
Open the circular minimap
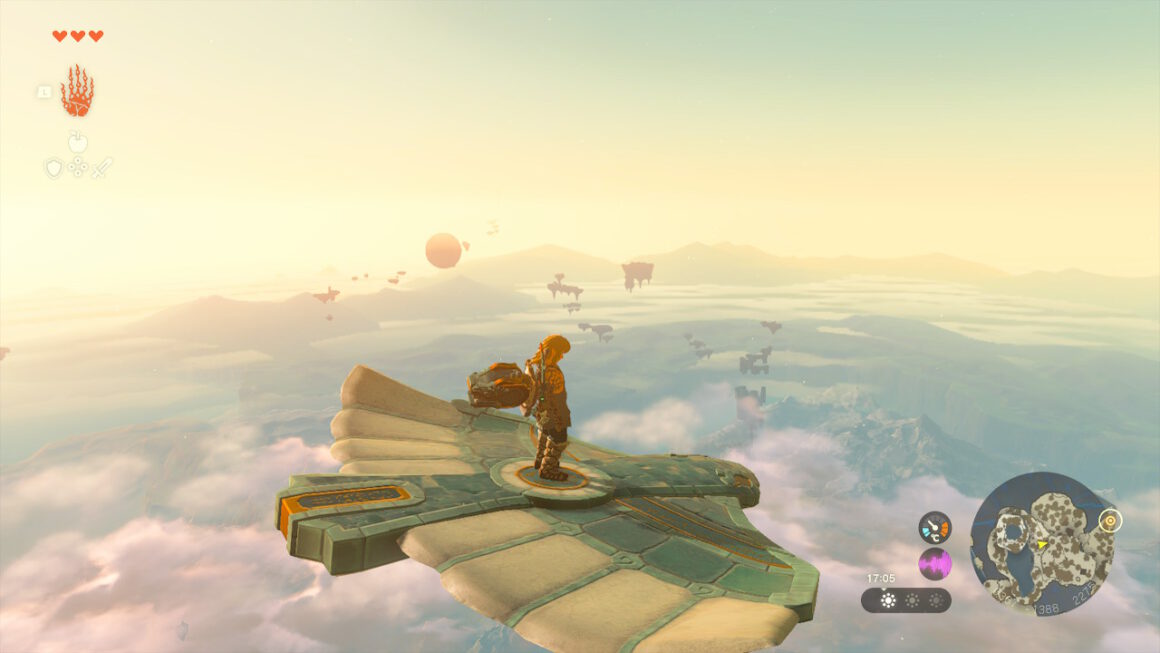pyautogui.click(x=1041, y=543)
